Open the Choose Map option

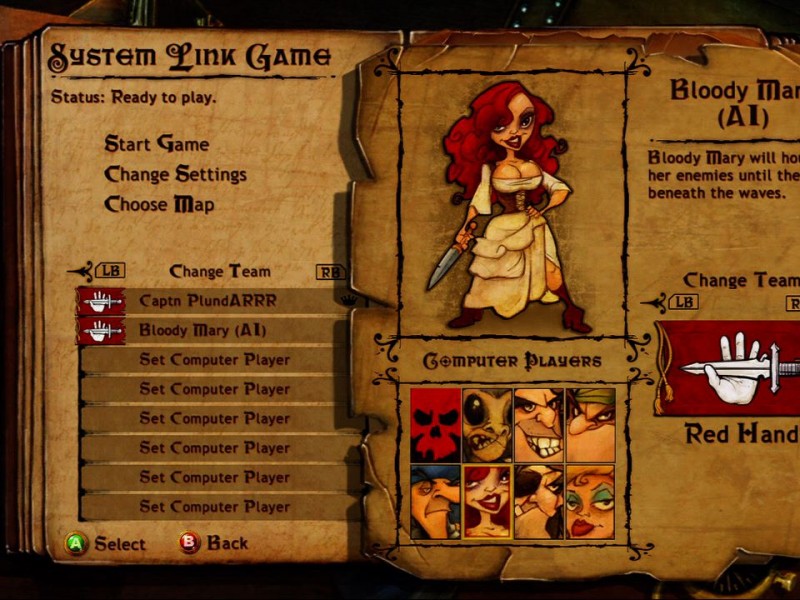(x=159, y=205)
